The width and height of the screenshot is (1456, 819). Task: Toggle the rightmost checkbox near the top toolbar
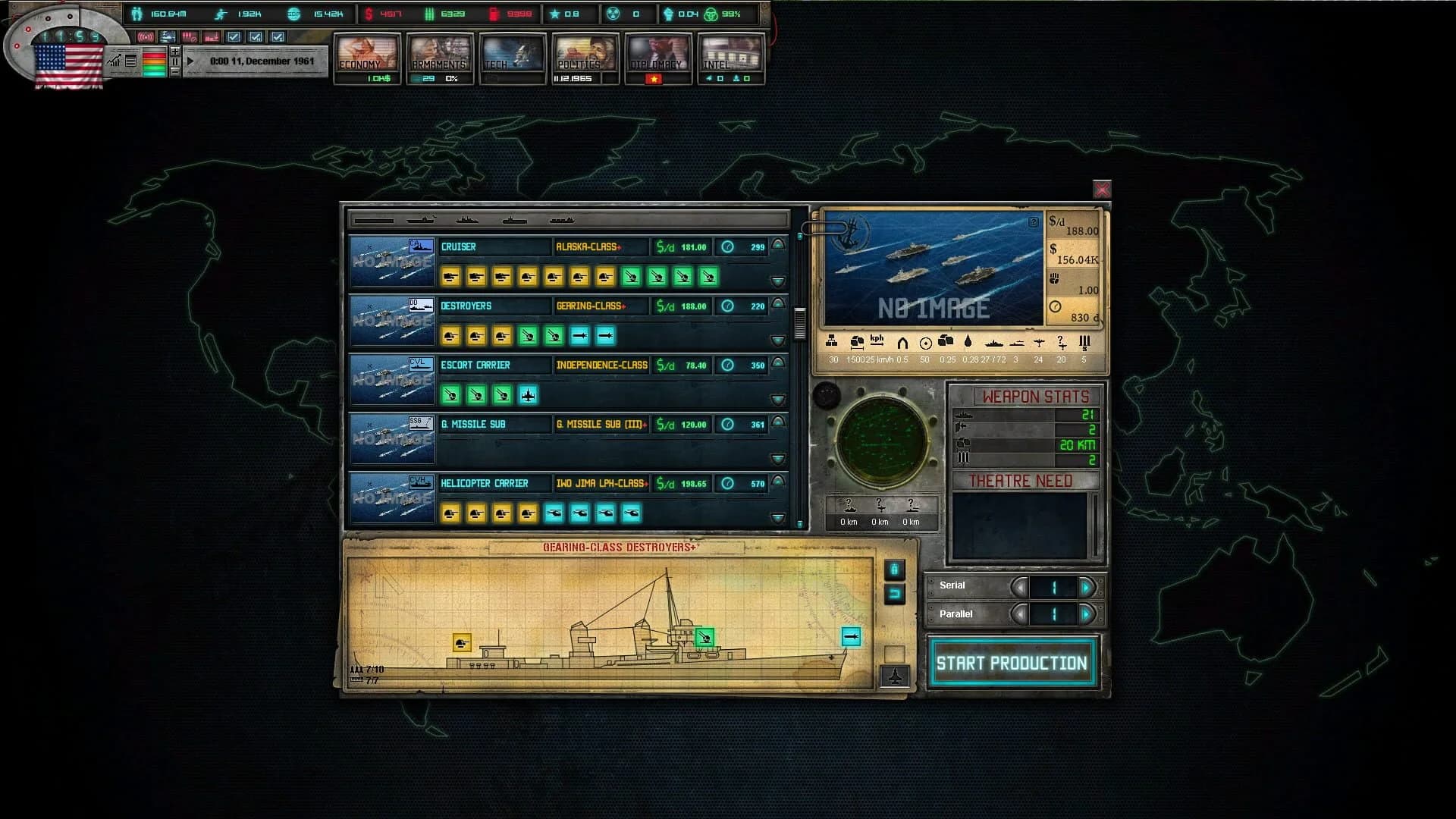278,36
